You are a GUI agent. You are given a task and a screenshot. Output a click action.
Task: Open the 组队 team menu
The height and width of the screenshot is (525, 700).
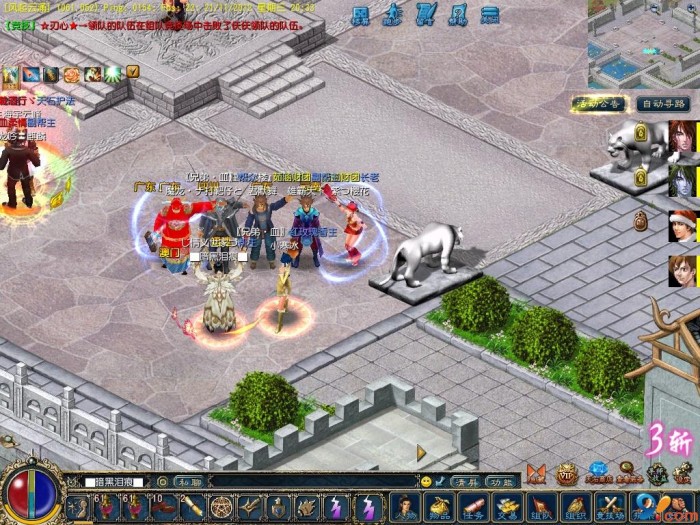541,507
